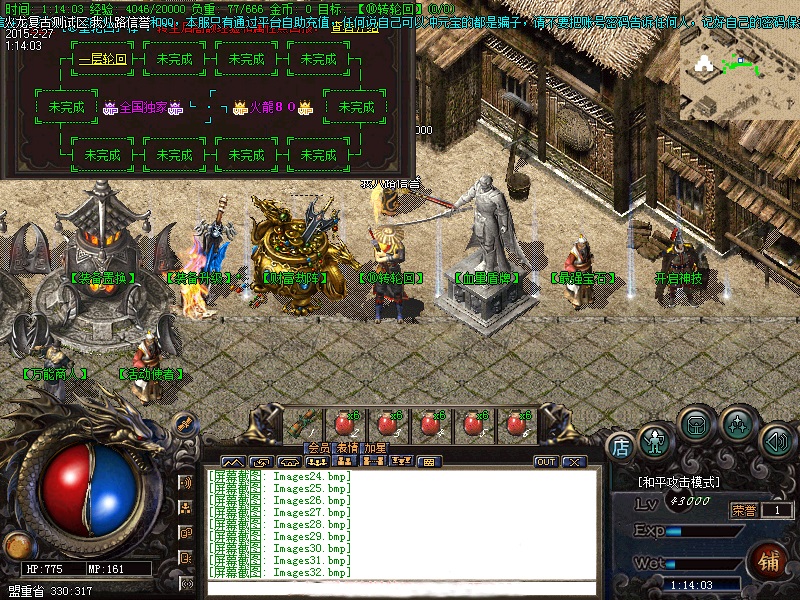This screenshot has height=600, width=800.
Task: Click the satellite icon near dragon head
Action: tap(184, 424)
